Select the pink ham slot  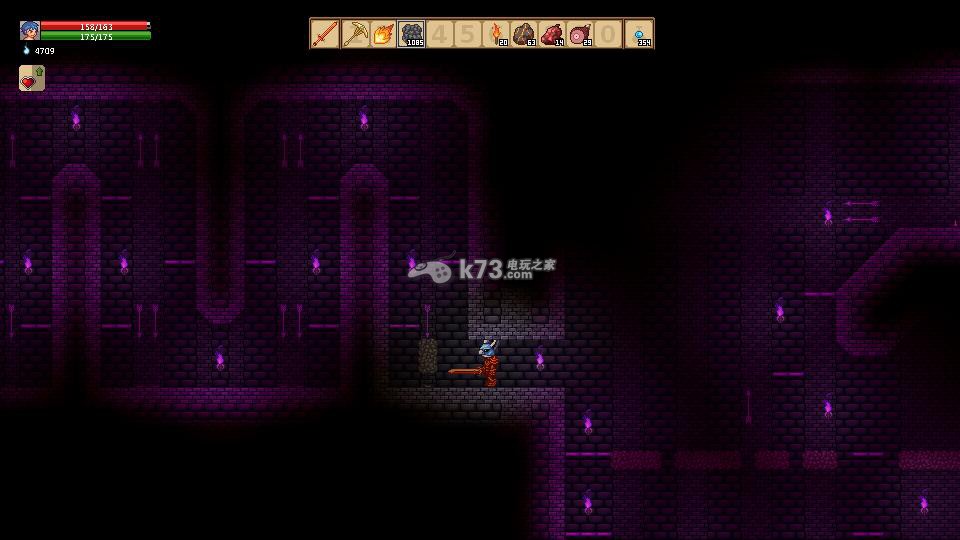pos(580,34)
